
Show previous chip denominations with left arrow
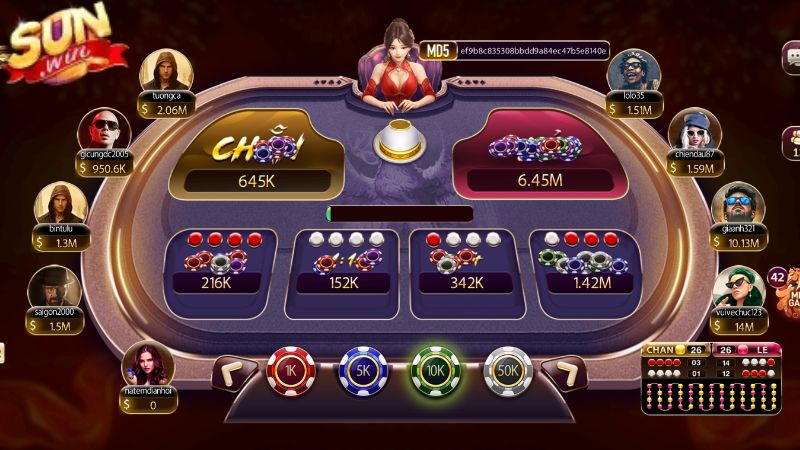[x=235, y=374]
